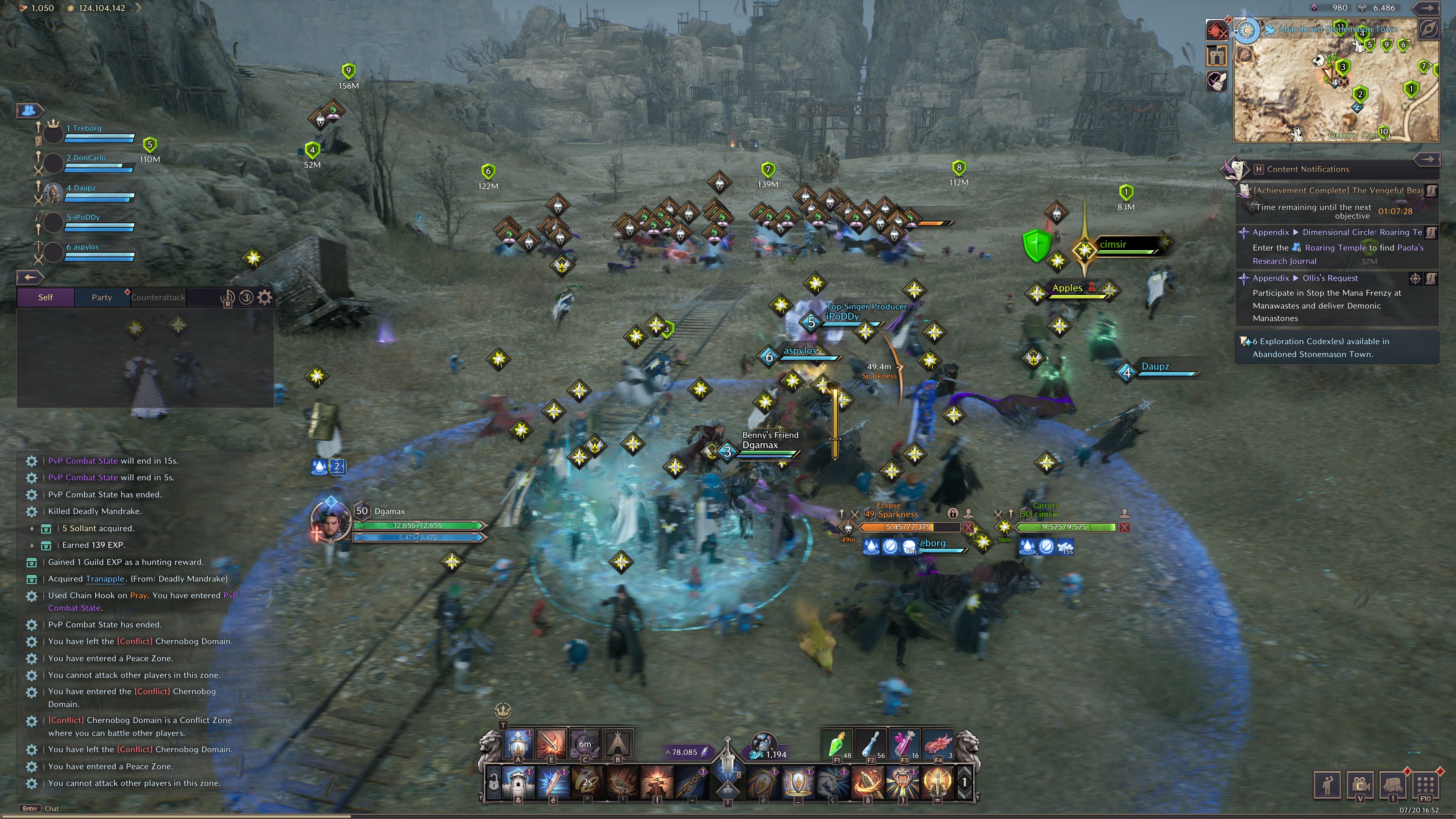Screen dimensions: 1456x819
Task: Select the Self tab
Action: [45, 297]
